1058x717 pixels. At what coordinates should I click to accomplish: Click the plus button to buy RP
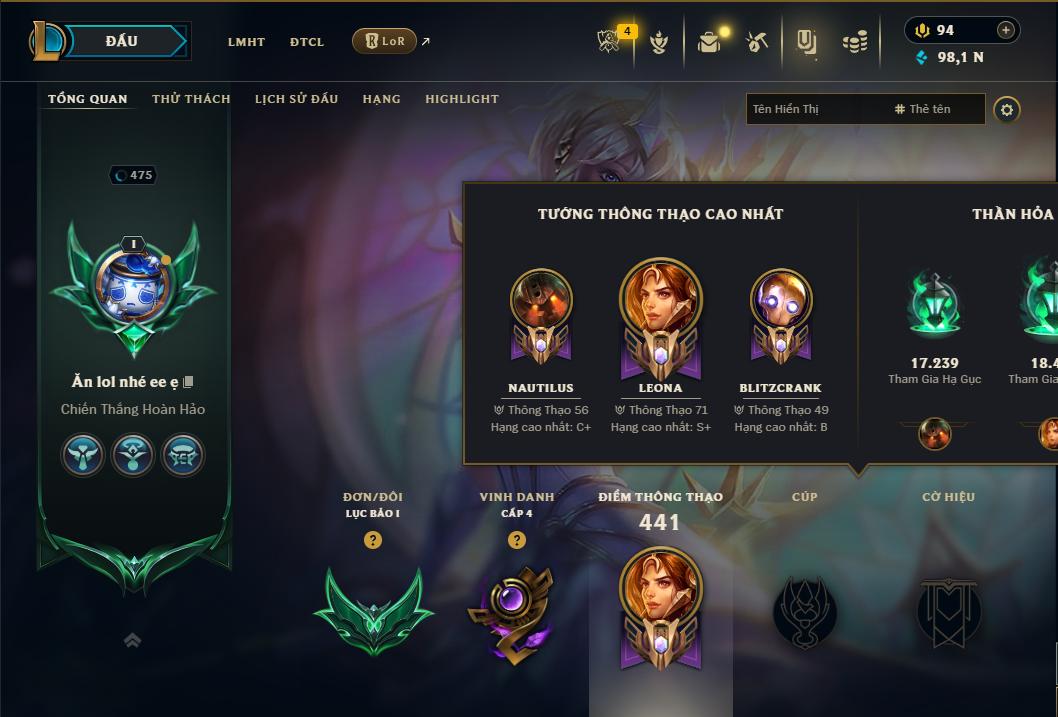(1006, 30)
